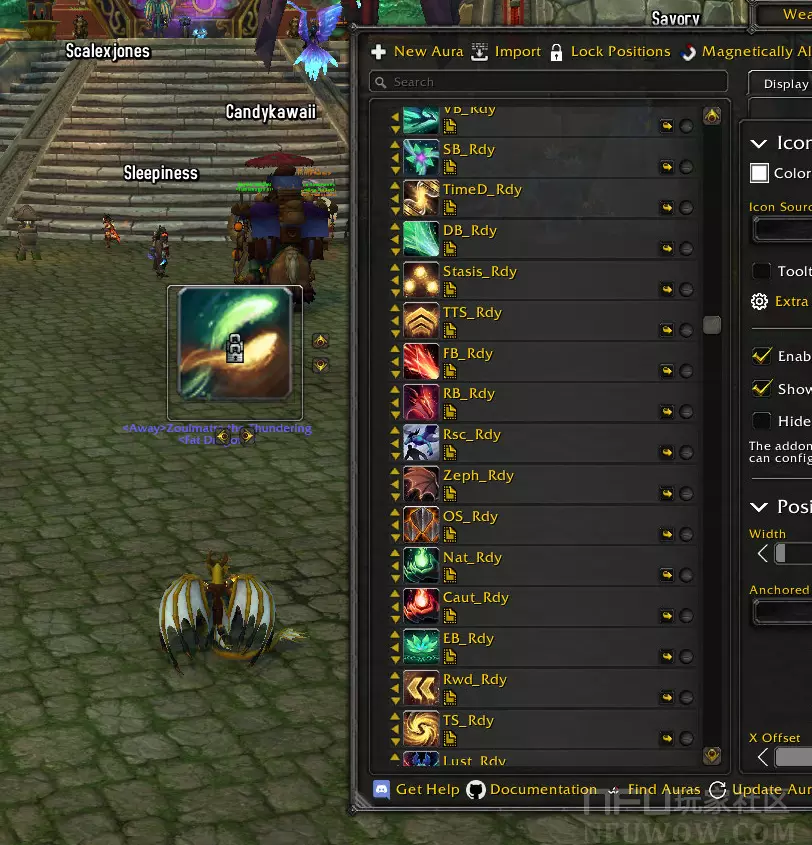Image resolution: width=812 pixels, height=845 pixels.
Task: Switch to the Display tab
Action: pos(785,84)
